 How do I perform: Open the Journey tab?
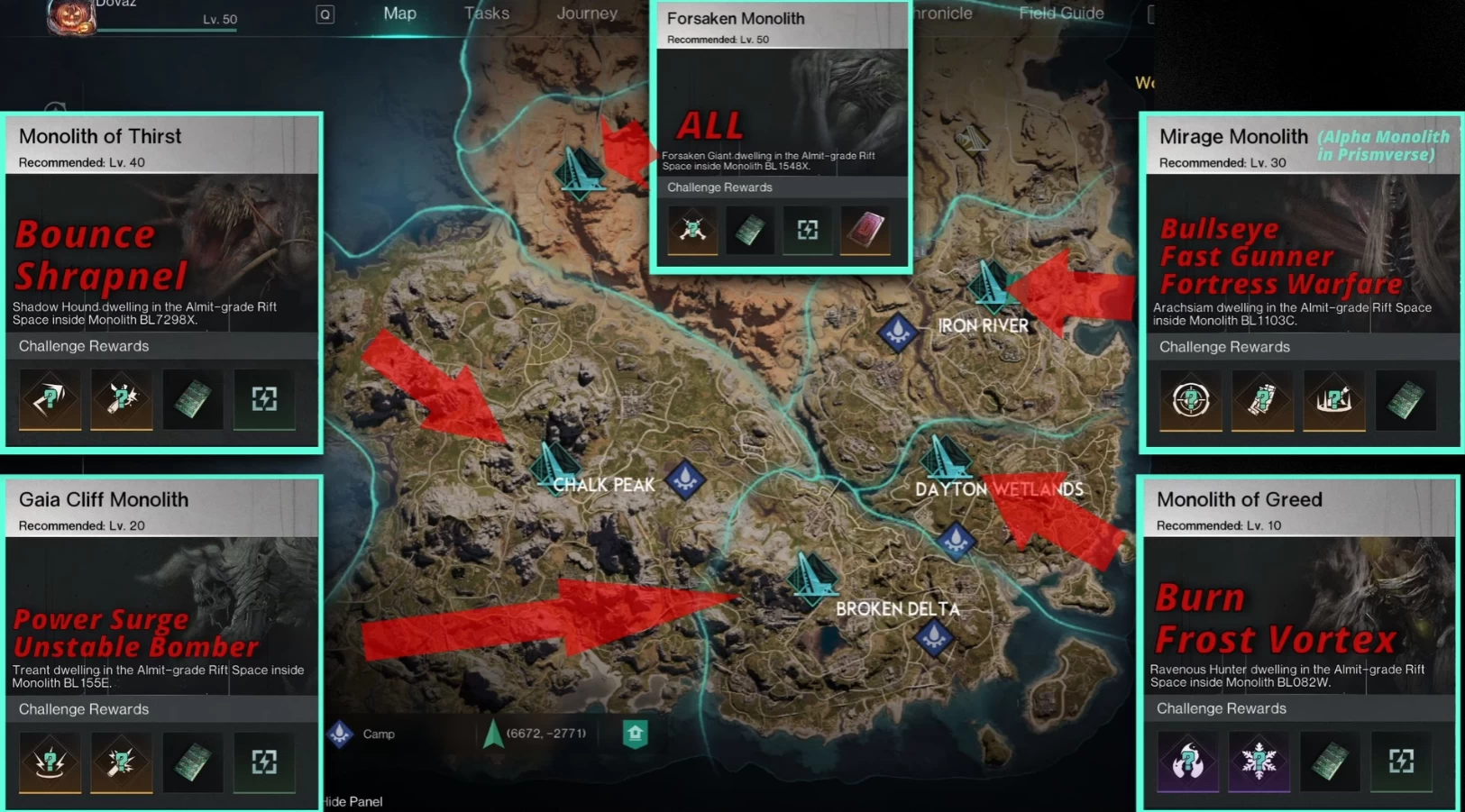click(587, 14)
